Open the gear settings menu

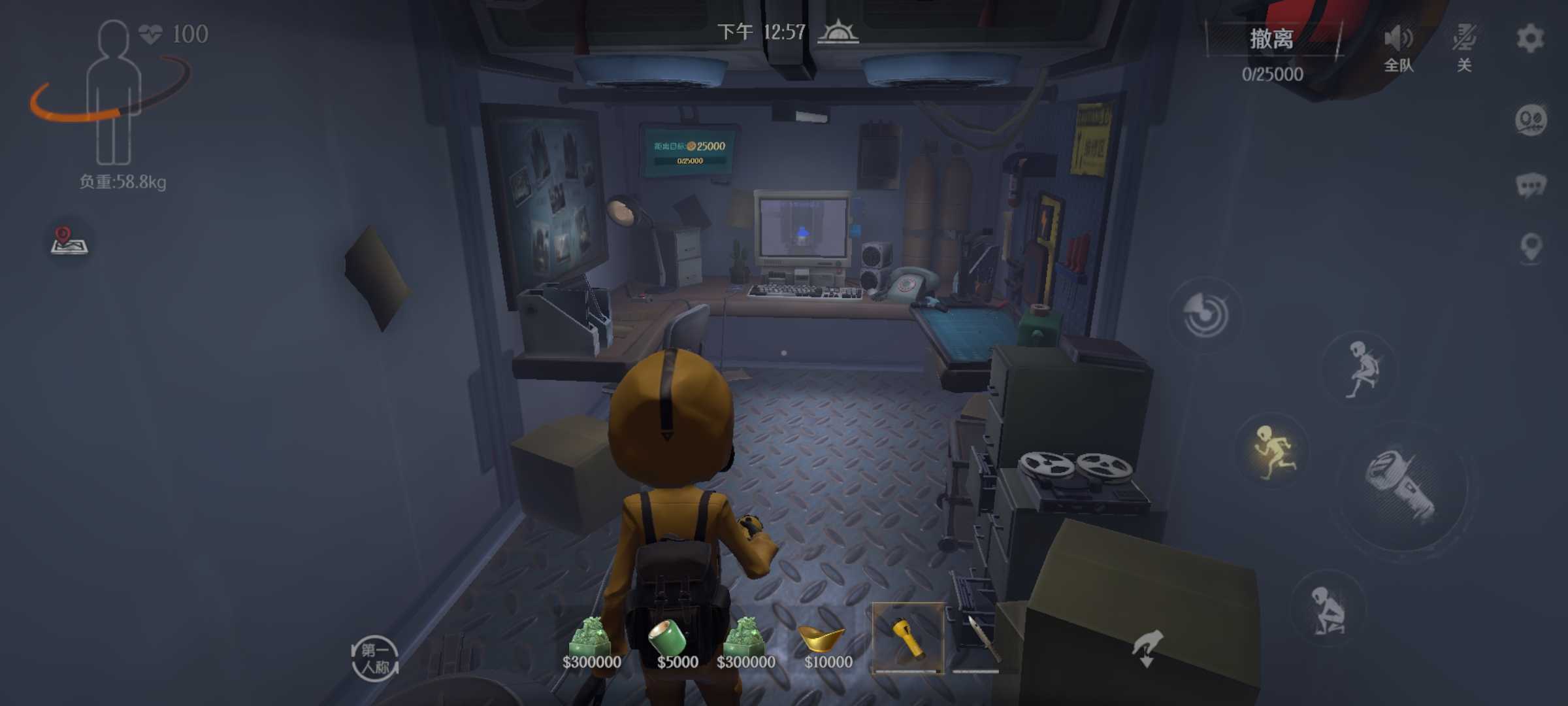click(1530, 38)
